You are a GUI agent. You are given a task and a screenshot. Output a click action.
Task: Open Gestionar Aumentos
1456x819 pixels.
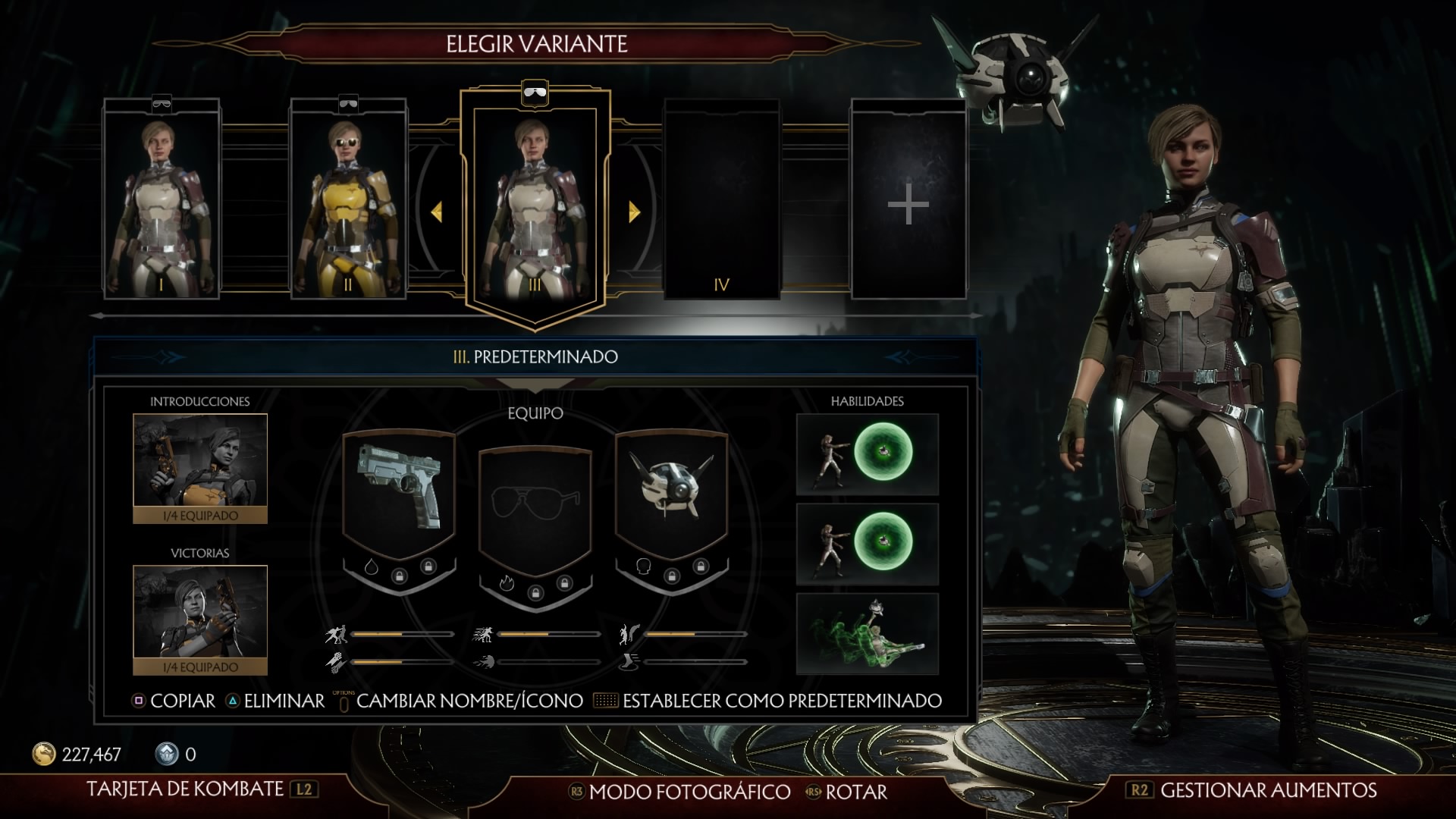(1268, 790)
